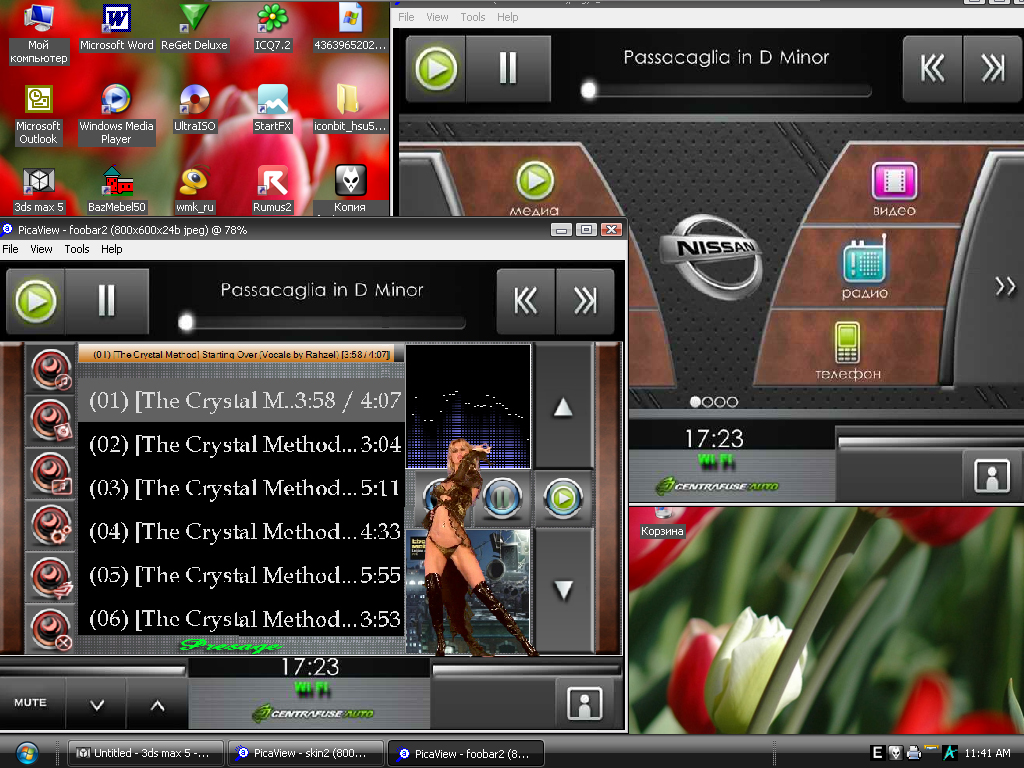The height and width of the screenshot is (768, 1024).
Task: Open the телефон (phone) section
Action: [847, 350]
